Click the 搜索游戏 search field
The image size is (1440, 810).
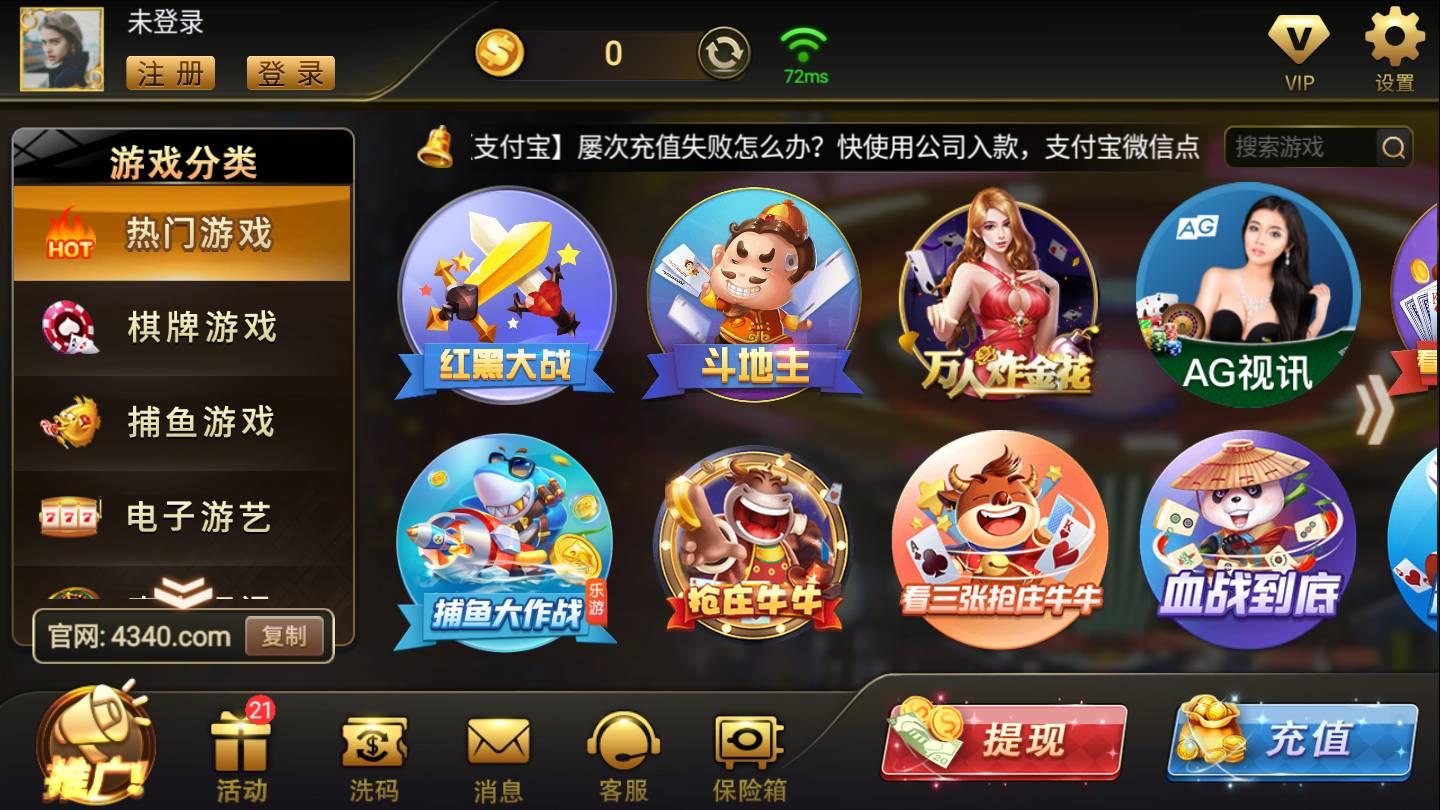[1300, 146]
